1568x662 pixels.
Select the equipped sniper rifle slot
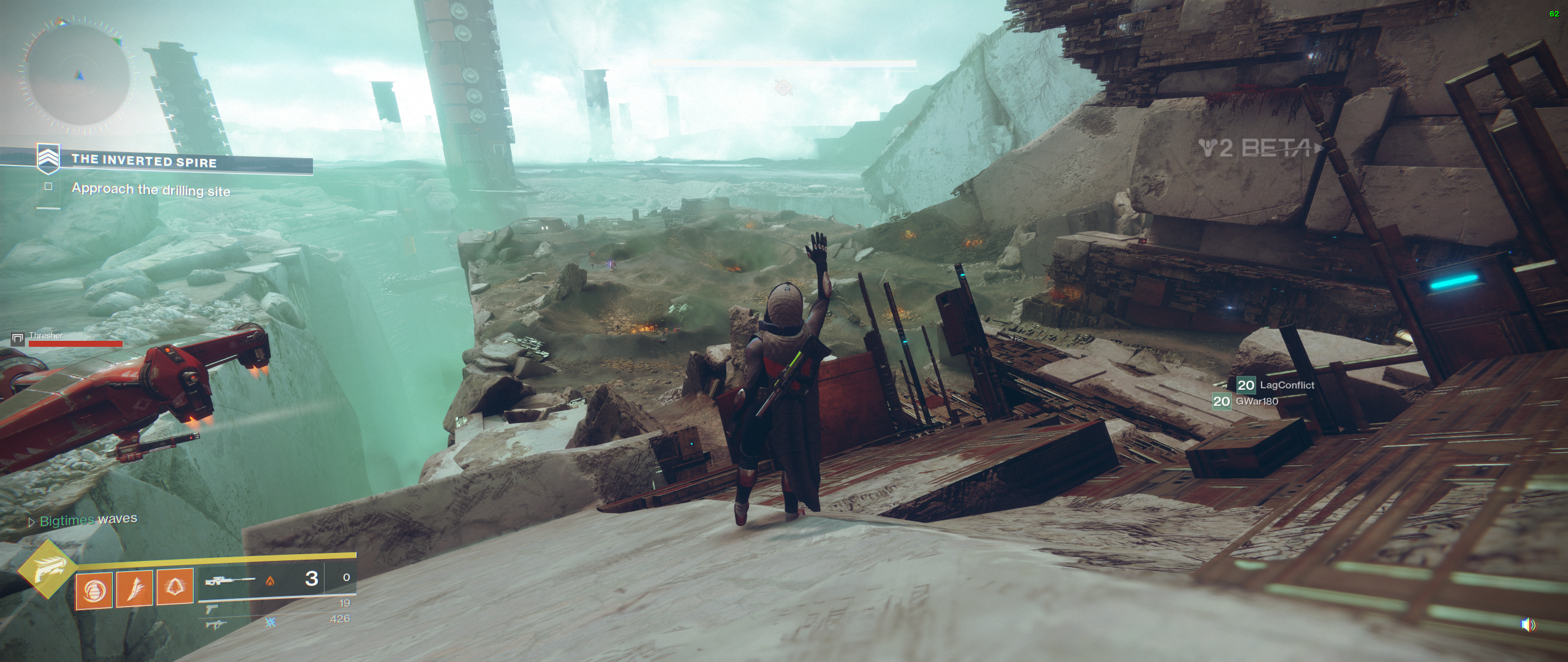230,579
